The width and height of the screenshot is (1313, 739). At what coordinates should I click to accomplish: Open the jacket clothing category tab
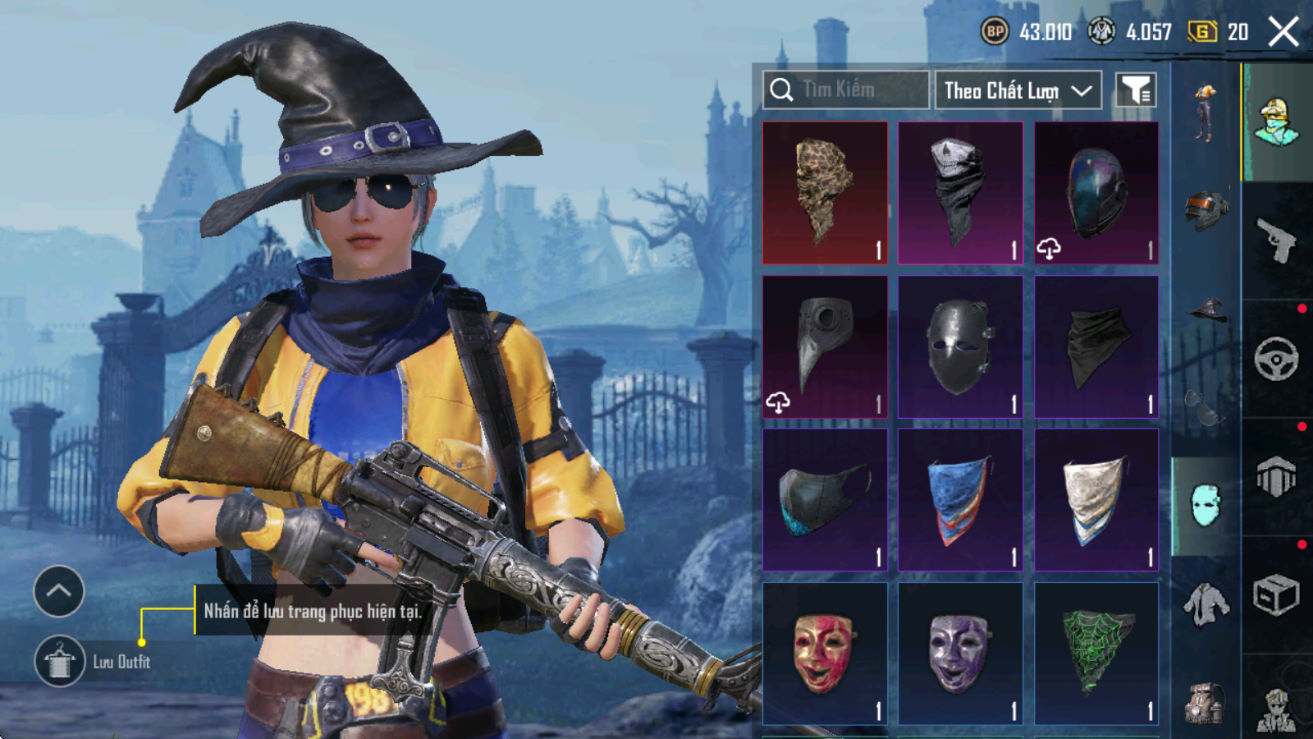[1206, 604]
